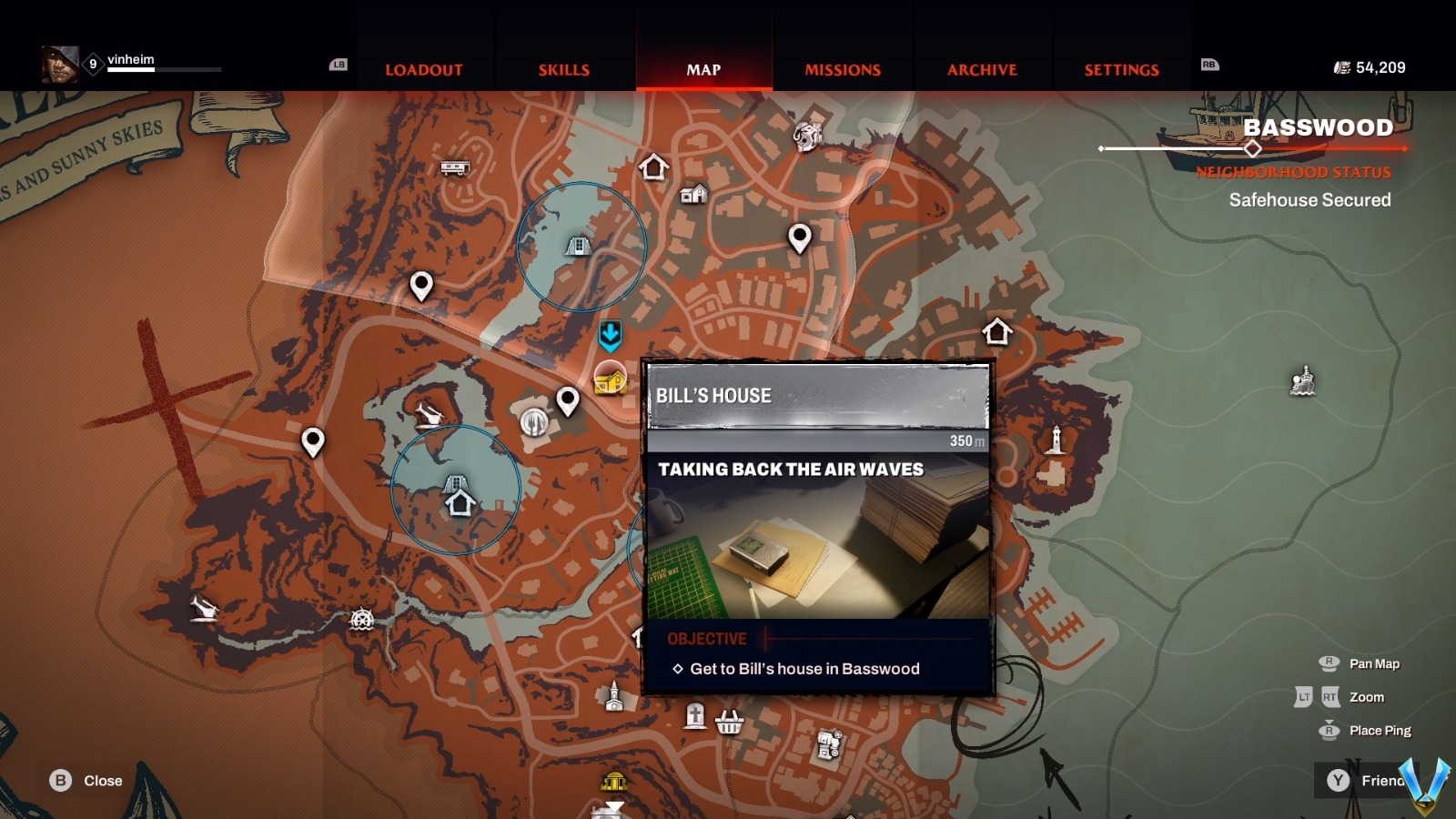Click the vinheim player portrait

tap(60, 66)
